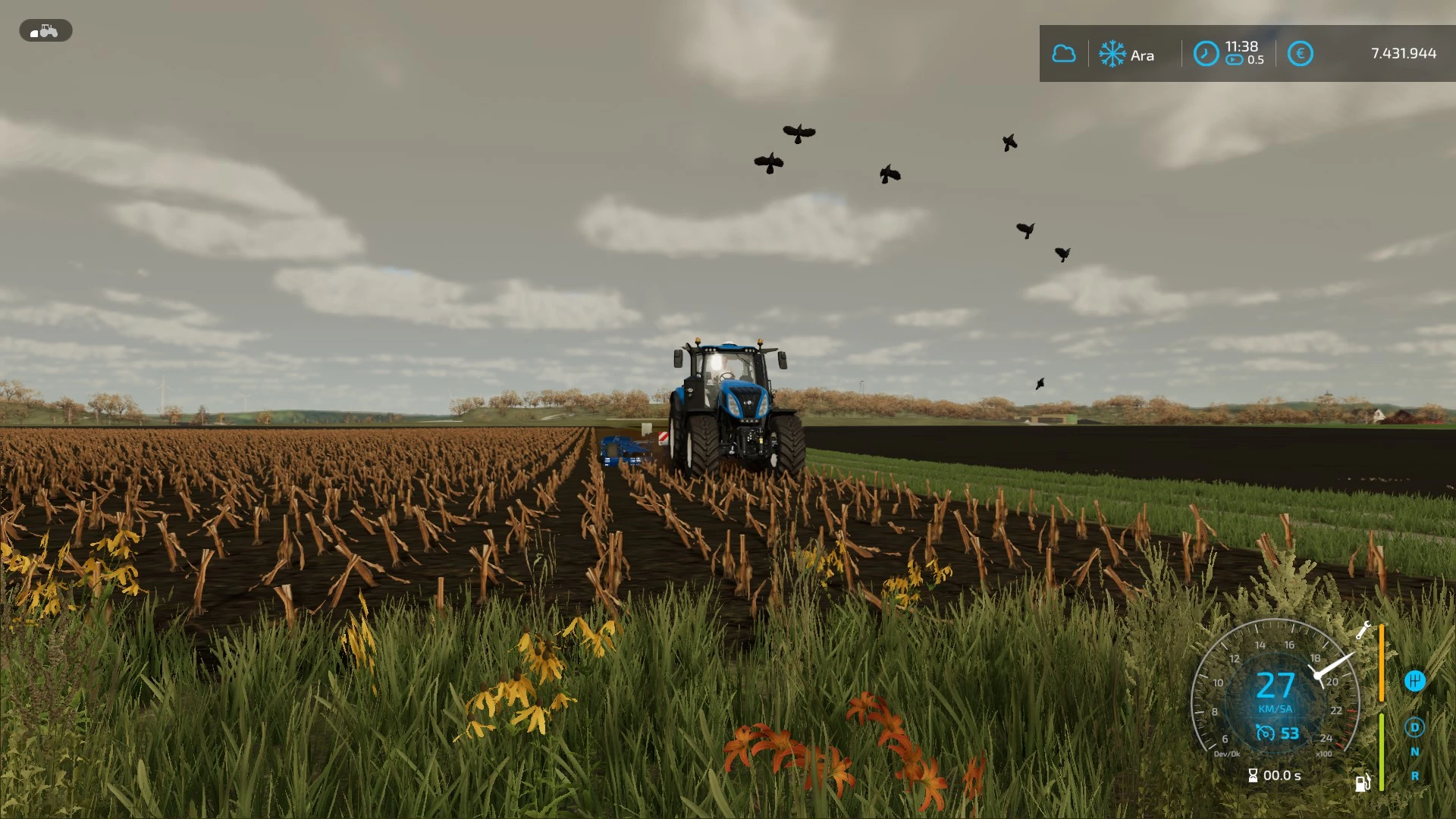
Task: Click the clock icon beside 11:38
Action: coord(1206,55)
